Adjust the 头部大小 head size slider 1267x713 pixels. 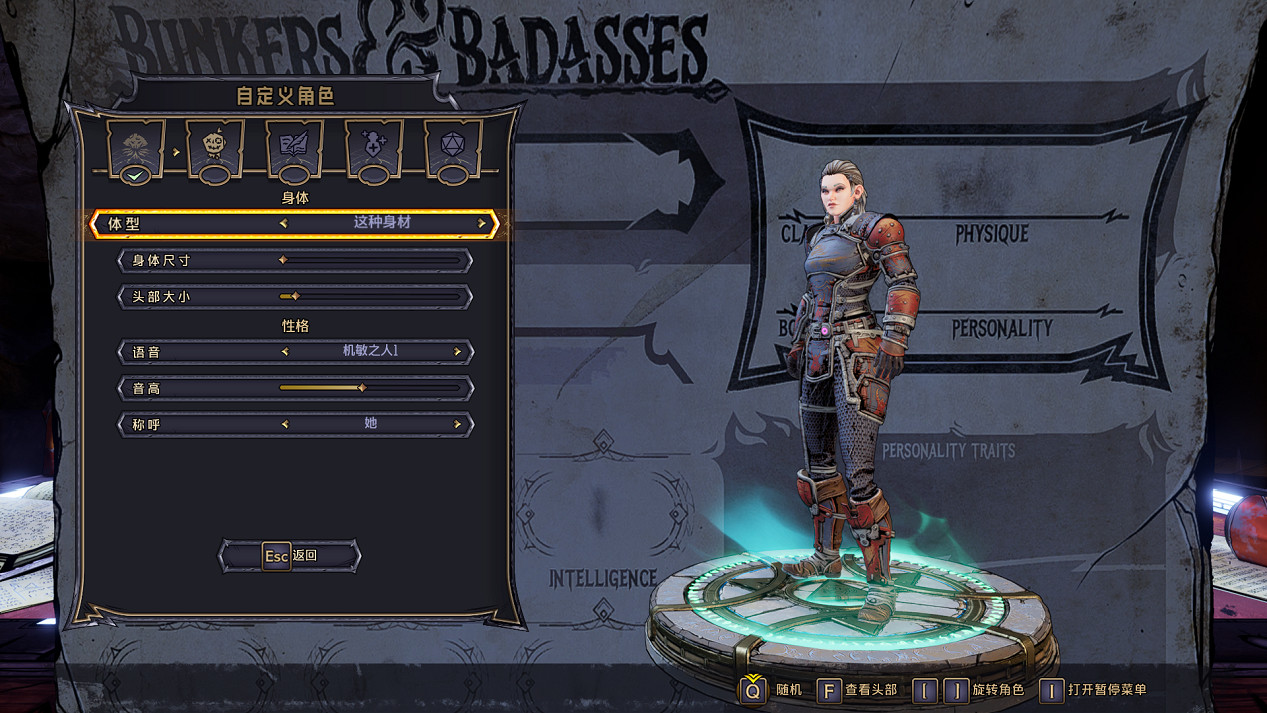point(295,296)
